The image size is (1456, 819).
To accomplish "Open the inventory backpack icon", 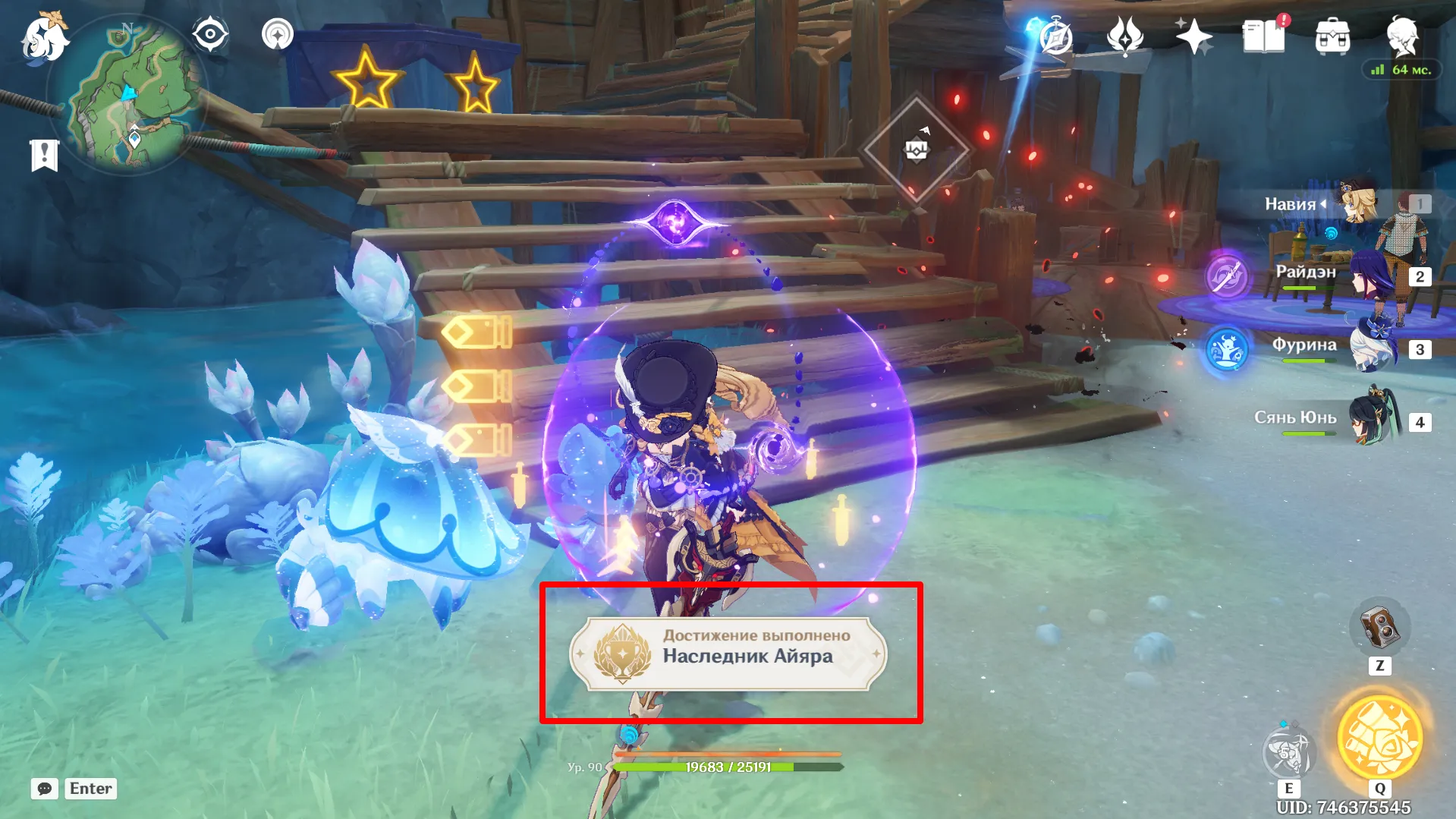I will point(1332,36).
